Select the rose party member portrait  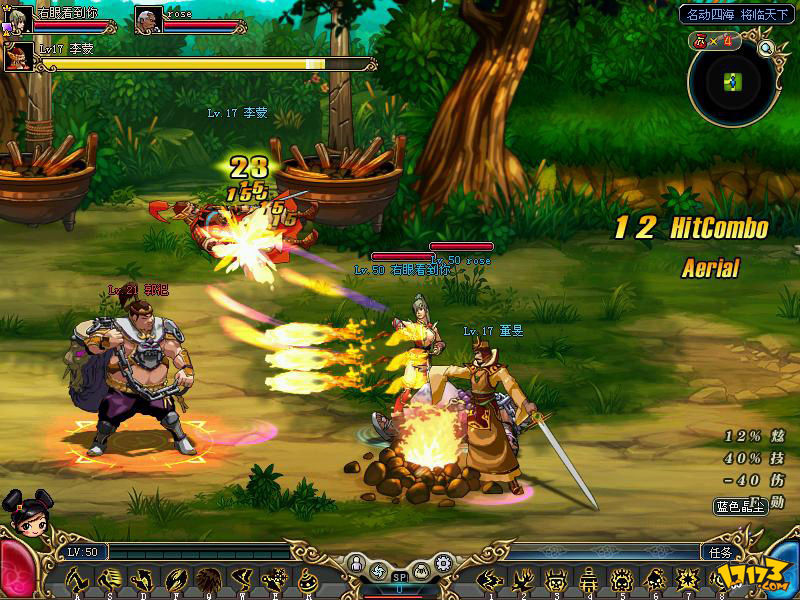(x=149, y=19)
